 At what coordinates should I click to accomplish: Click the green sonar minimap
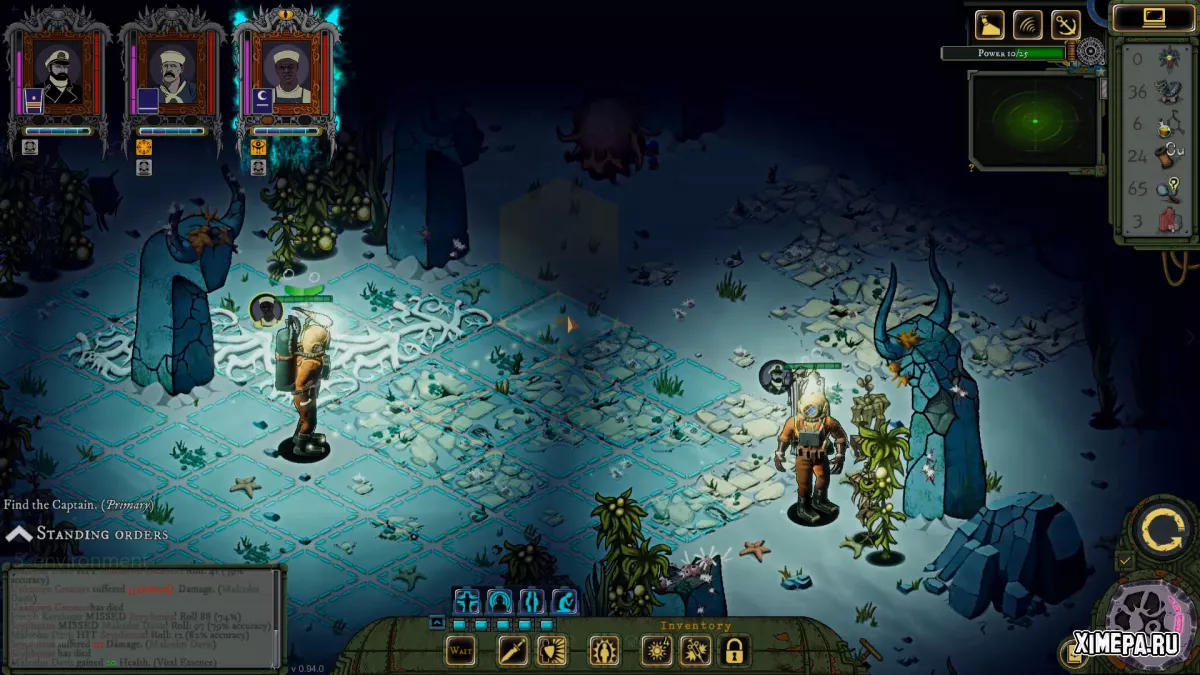pos(1034,121)
